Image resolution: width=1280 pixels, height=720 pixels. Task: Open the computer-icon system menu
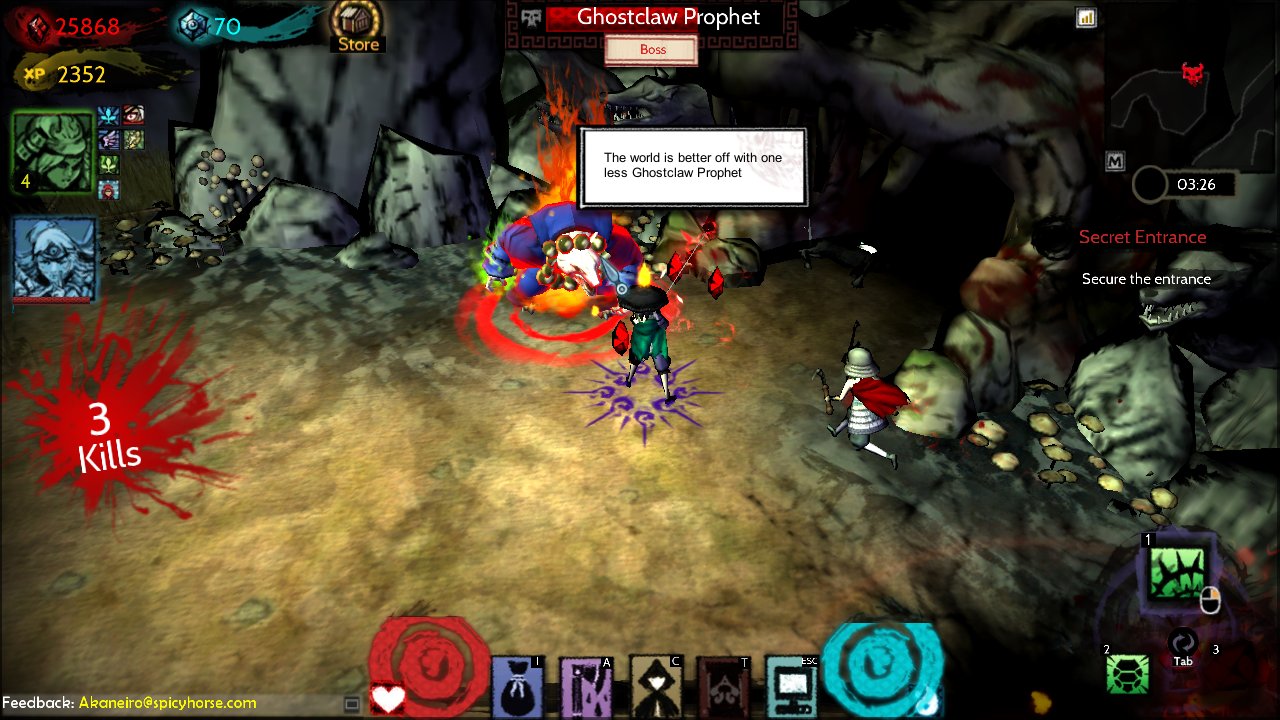tap(792, 687)
